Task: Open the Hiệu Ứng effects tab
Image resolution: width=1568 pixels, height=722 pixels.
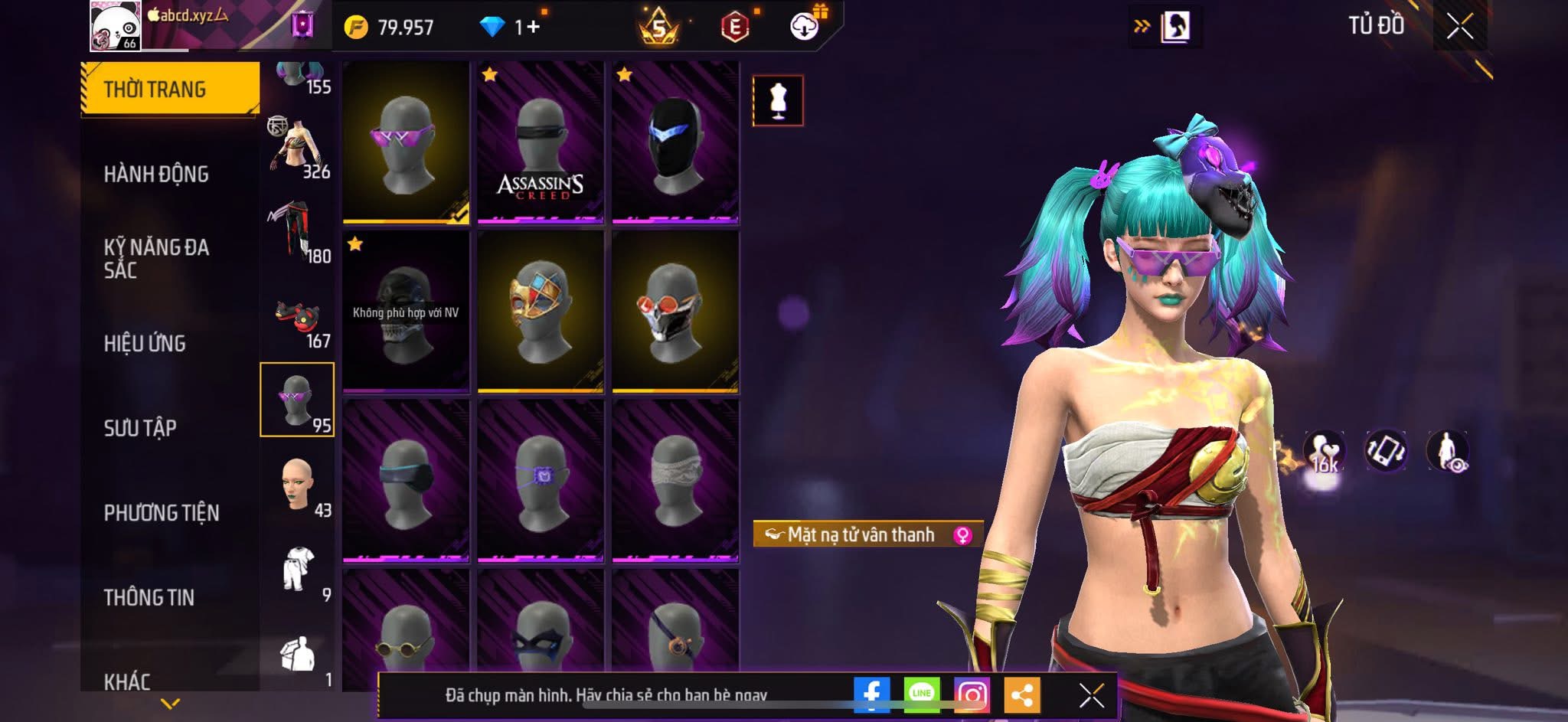Action: 145,343
